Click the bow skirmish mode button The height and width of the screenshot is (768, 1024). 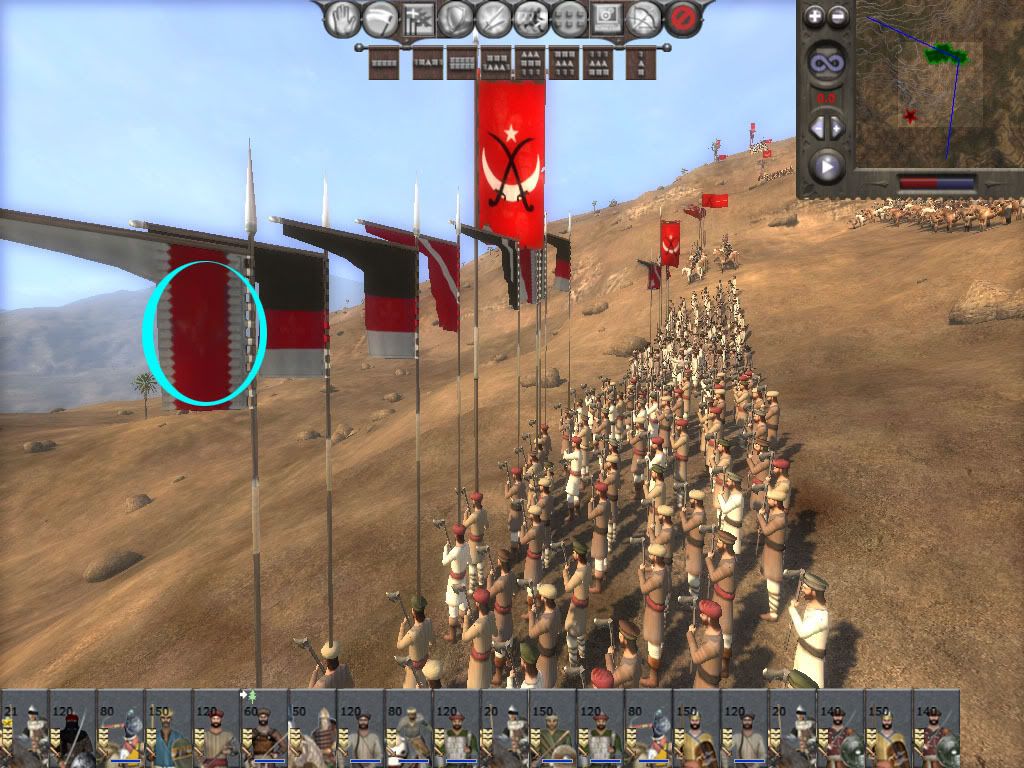point(645,18)
